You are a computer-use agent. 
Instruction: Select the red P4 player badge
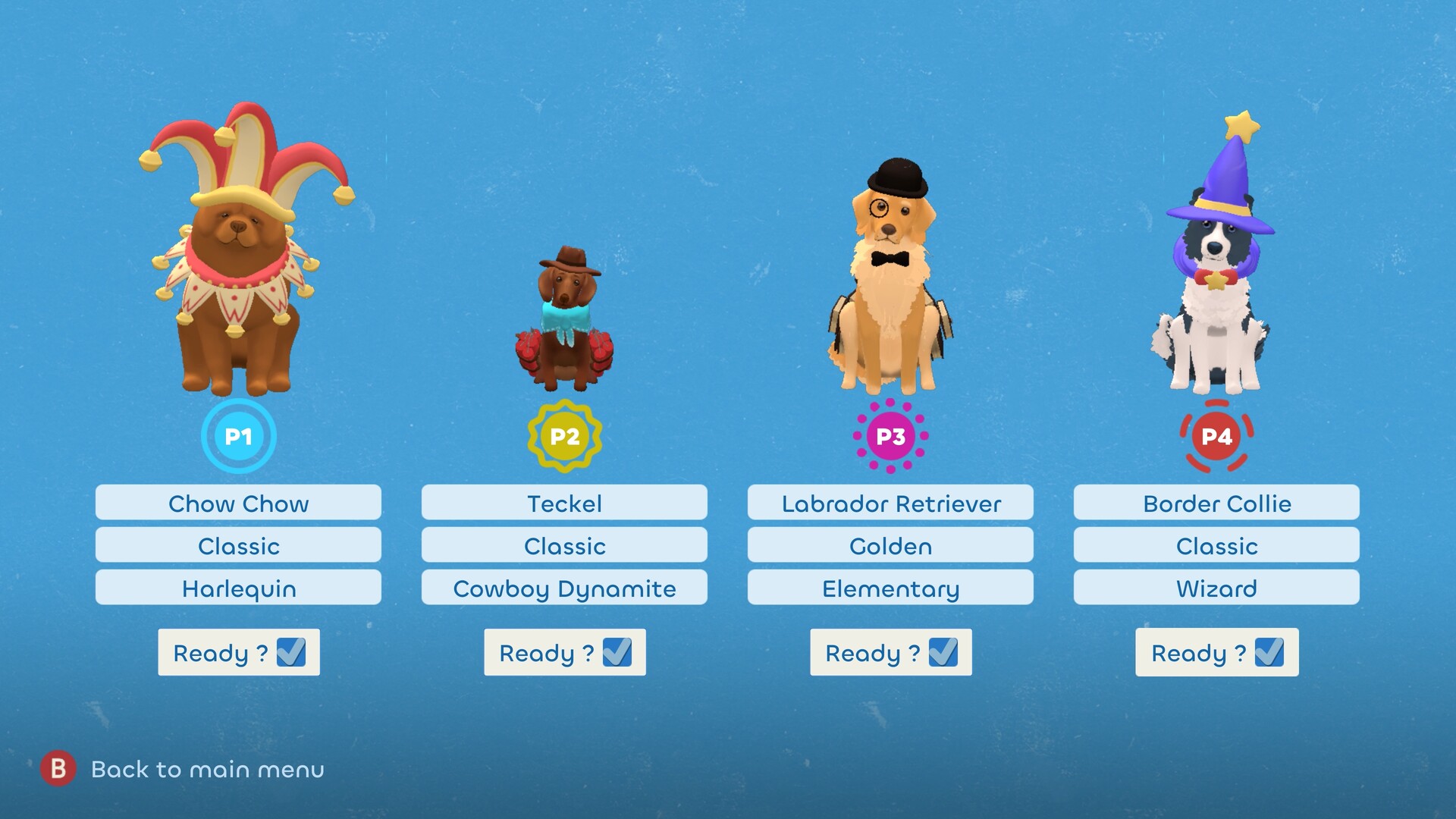click(x=1216, y=436)
